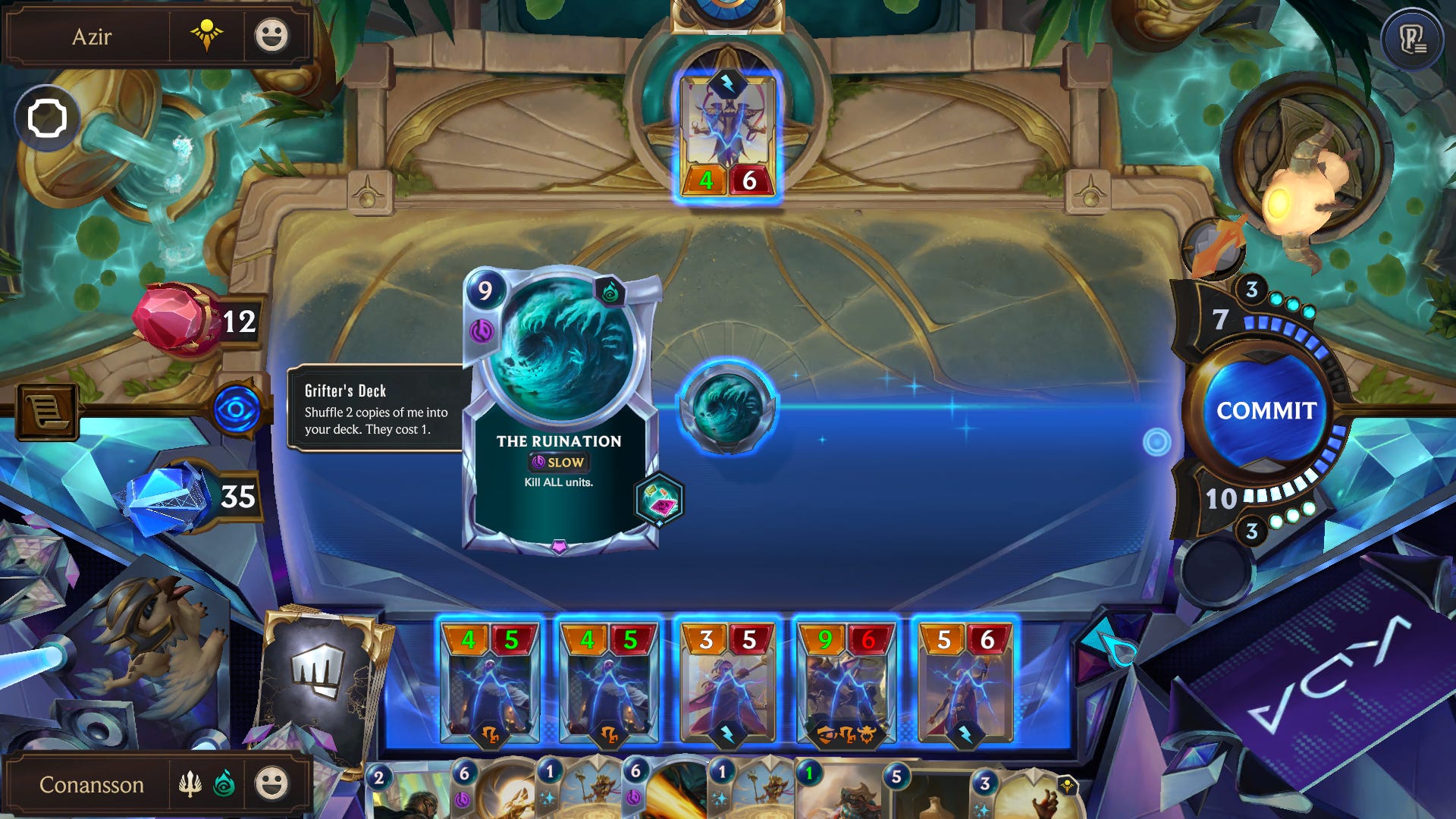The width and height of the screenshot is (1456, 819).
Task: Click the Freljord region icon beside Conansson
Action: point(188,786)
